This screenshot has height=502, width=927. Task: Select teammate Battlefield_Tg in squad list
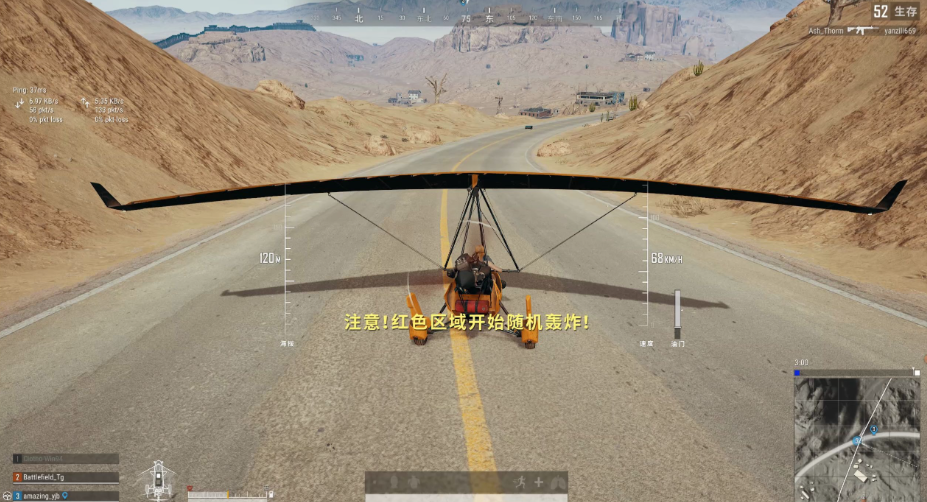pyautogui.click(x=66, y=477)
